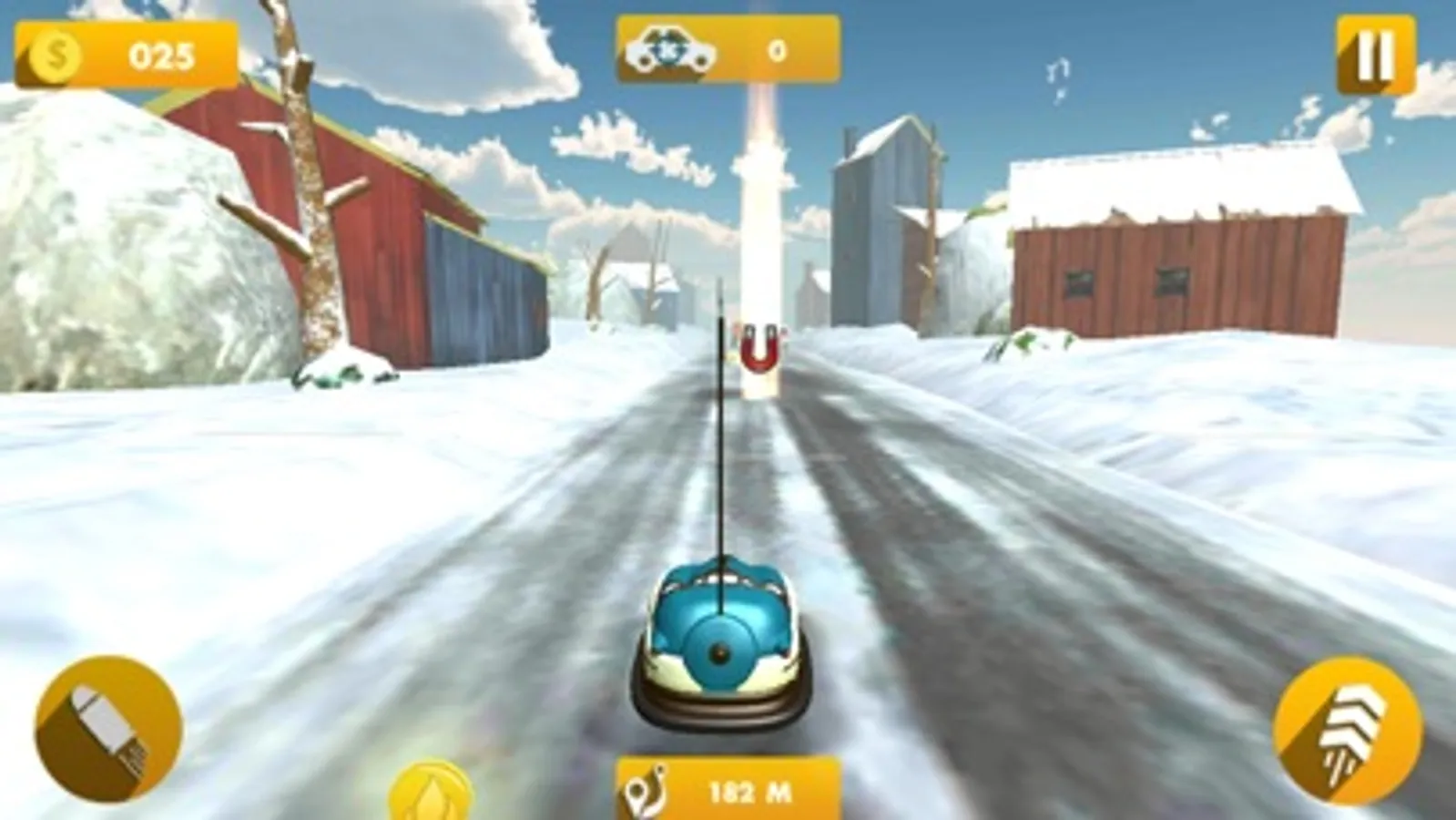This screenshot has height=820, width=1456.
Task: Click the dollar coin icon beside 025
Action: [55, 56]
